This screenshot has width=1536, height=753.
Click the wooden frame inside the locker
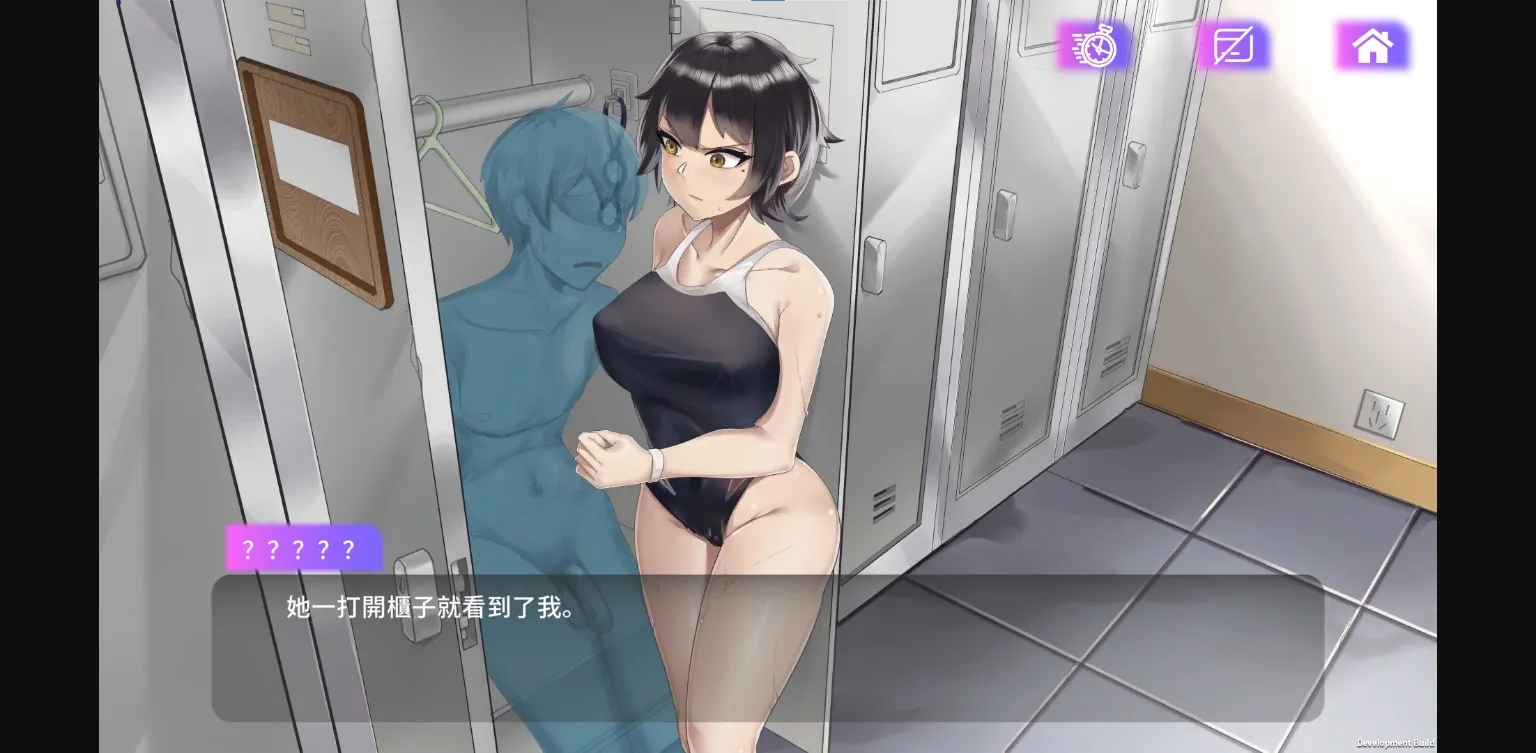pos(310,180)
